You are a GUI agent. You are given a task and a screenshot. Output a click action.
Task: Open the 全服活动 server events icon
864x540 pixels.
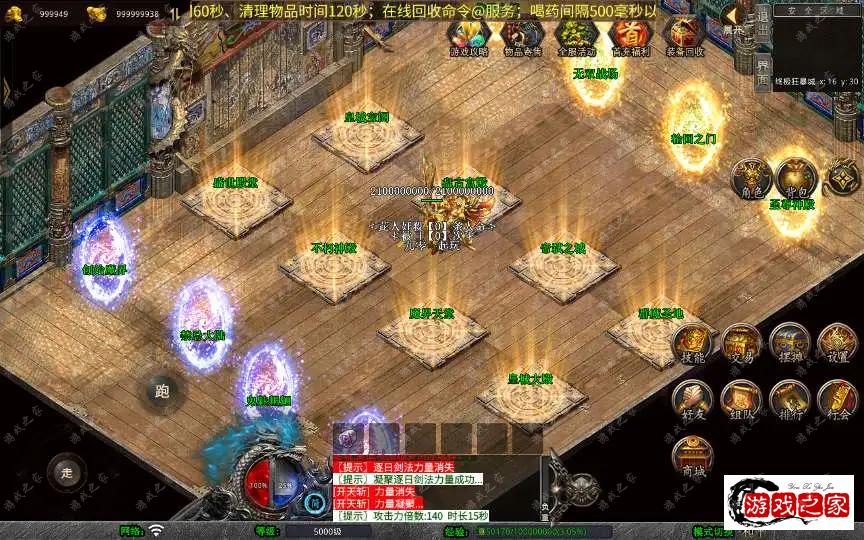pyautogui.click(x=576, y=37)
